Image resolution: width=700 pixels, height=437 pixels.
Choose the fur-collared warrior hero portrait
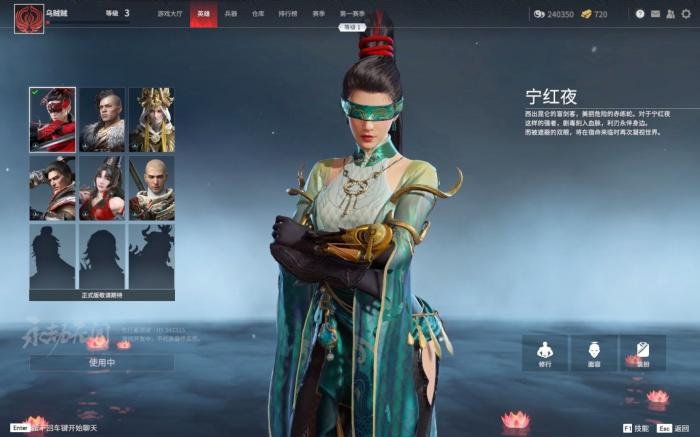tap(102, 119)
